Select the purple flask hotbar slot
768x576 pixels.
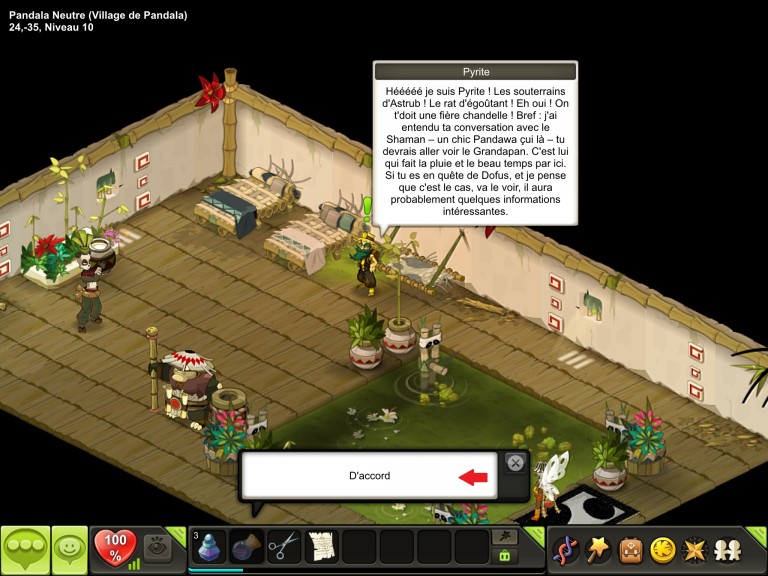click(x=247, y=547)
